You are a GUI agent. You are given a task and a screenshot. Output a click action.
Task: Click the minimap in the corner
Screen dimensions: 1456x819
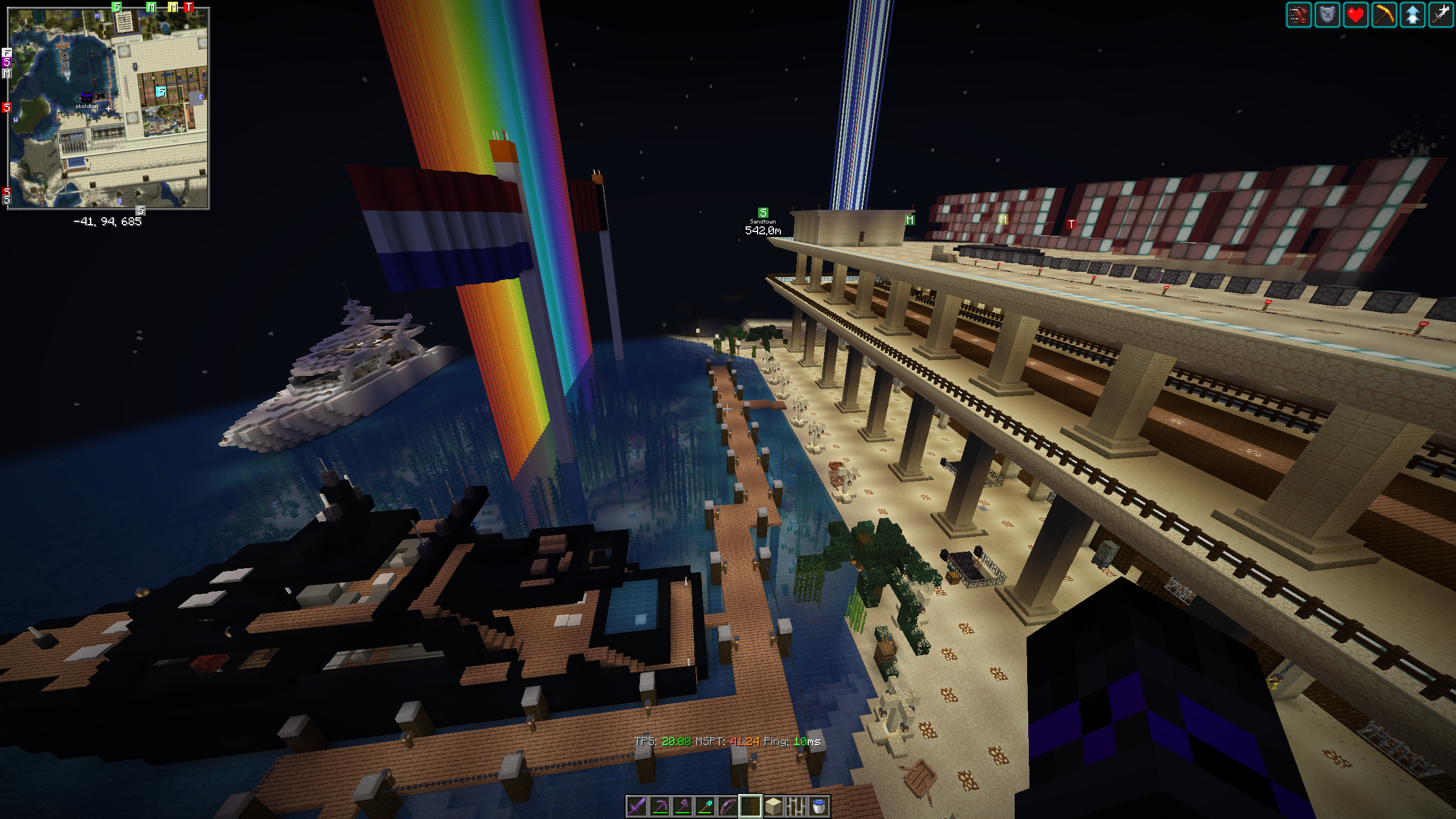point(108,108)
